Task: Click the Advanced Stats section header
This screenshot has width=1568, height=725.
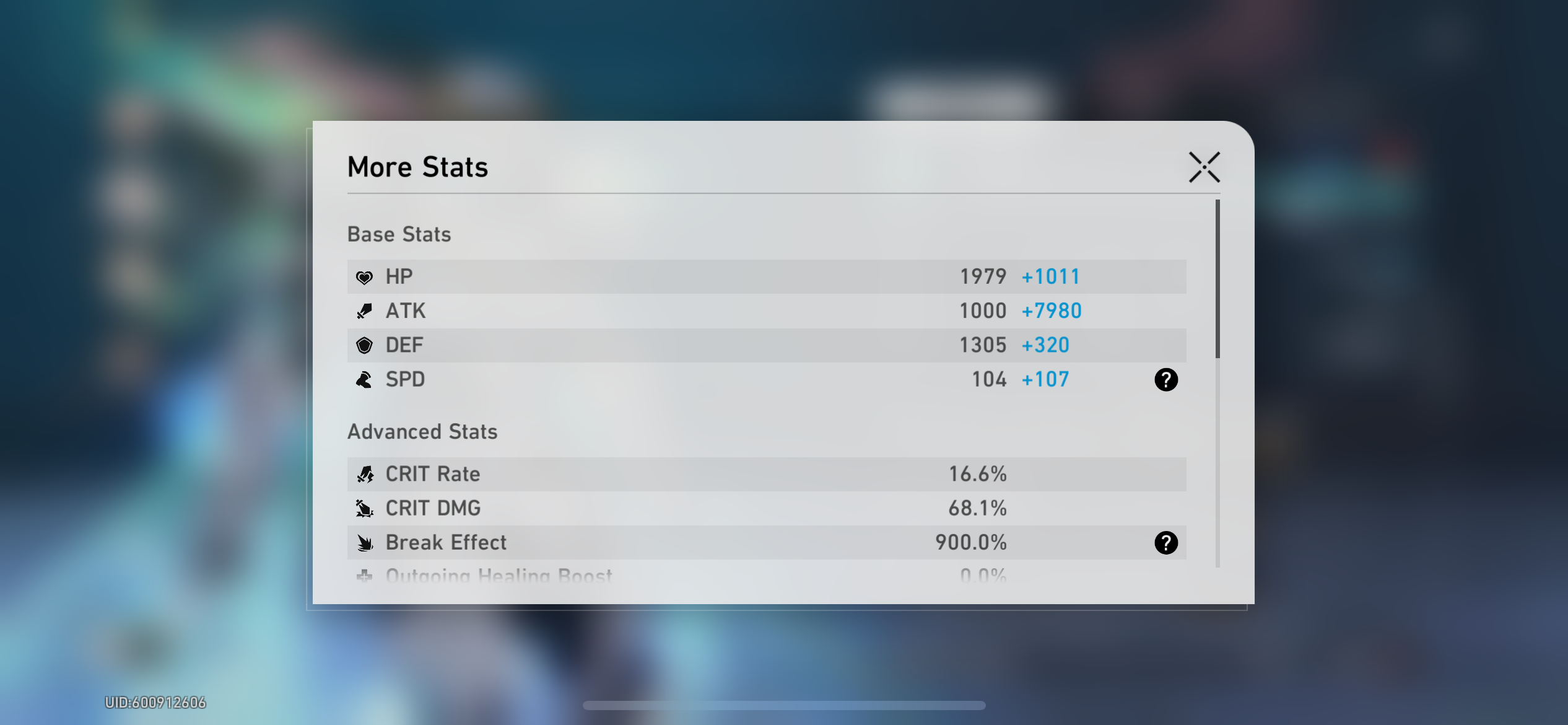Action: point(423,431)
